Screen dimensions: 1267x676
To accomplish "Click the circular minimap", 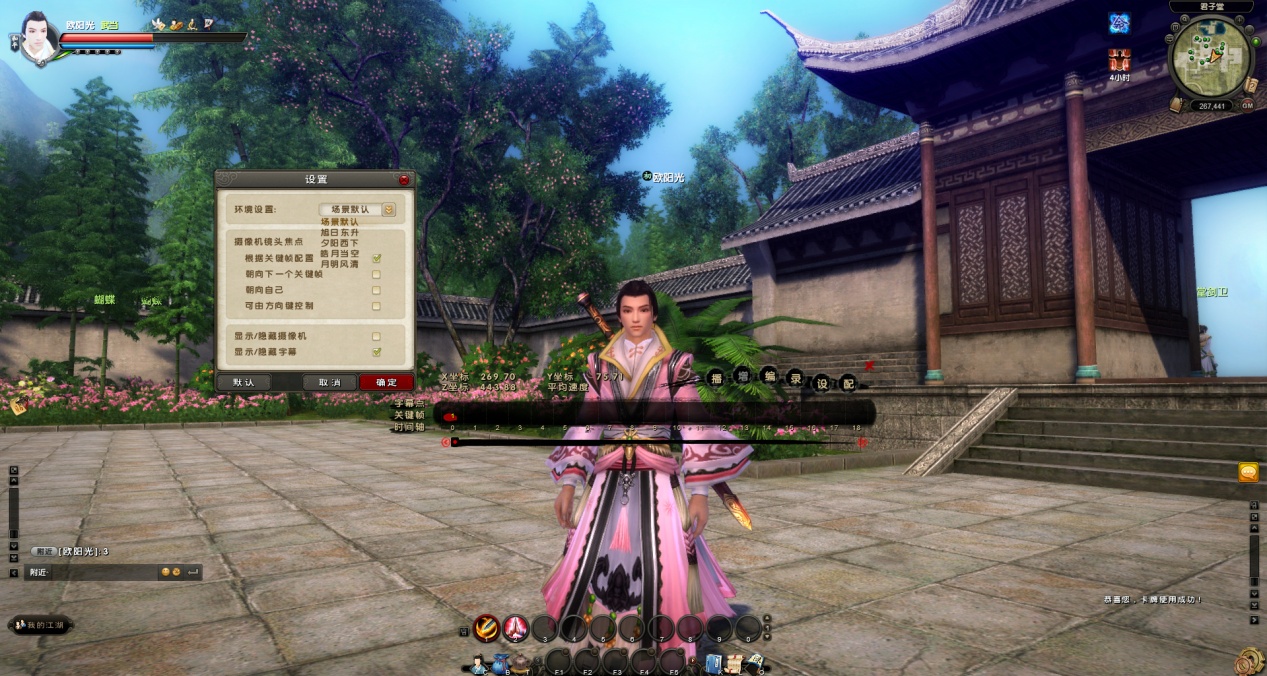I will click(x=1211, y=57).
